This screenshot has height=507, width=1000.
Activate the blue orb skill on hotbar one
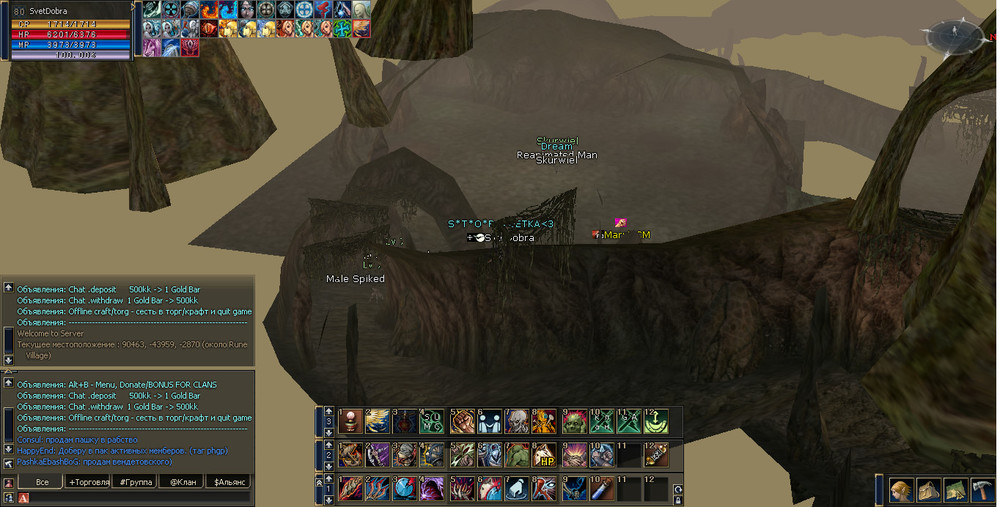405,489
